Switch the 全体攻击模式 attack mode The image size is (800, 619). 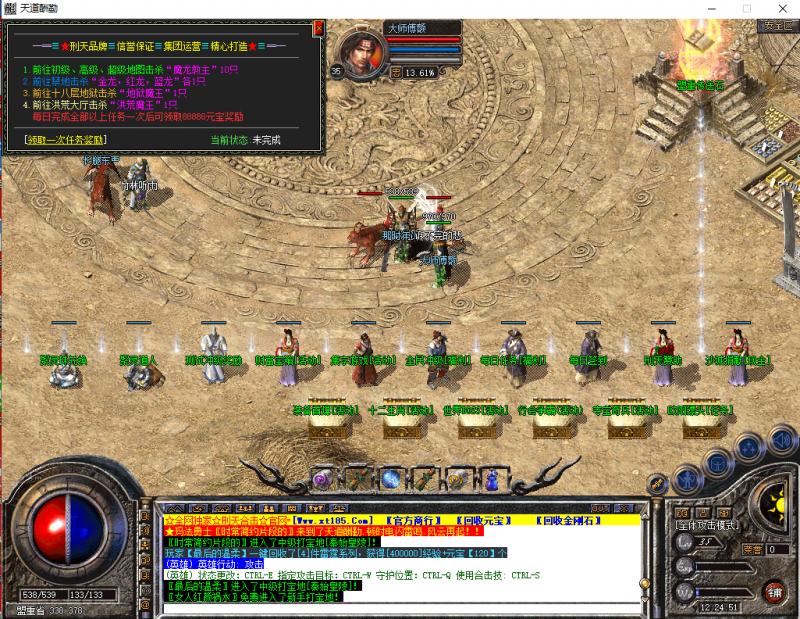click(707, 525)
